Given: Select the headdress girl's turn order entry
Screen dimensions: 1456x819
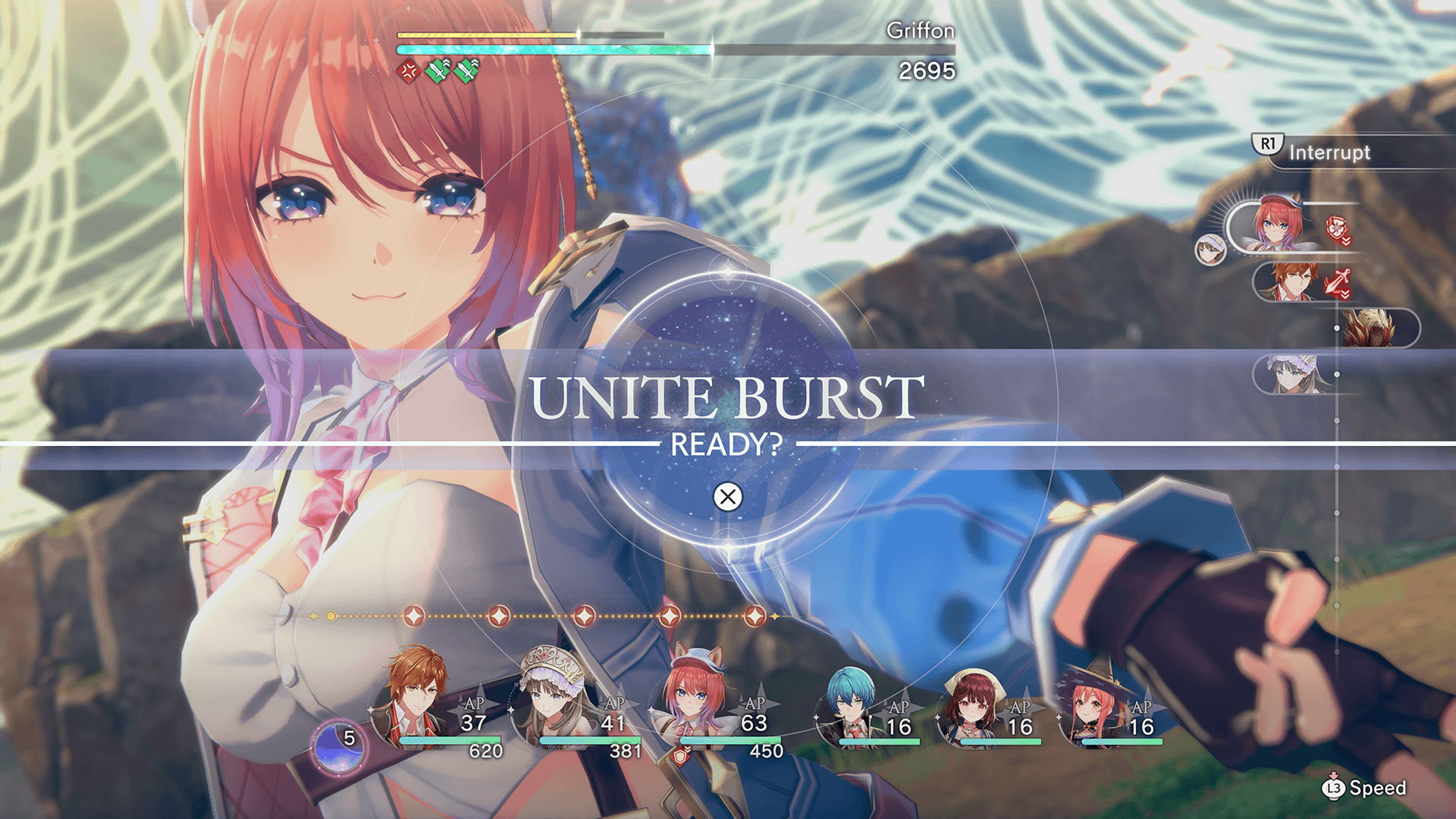Looking at the screenshot, I should click(x=1294, y=375).
